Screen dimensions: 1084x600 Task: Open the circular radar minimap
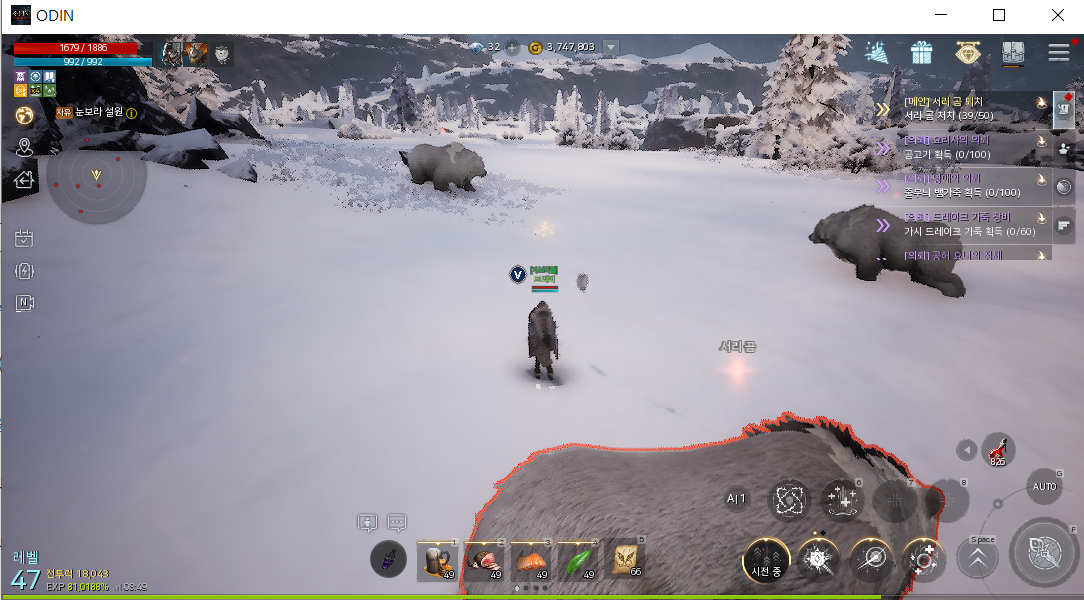click(x=97, y=178)
